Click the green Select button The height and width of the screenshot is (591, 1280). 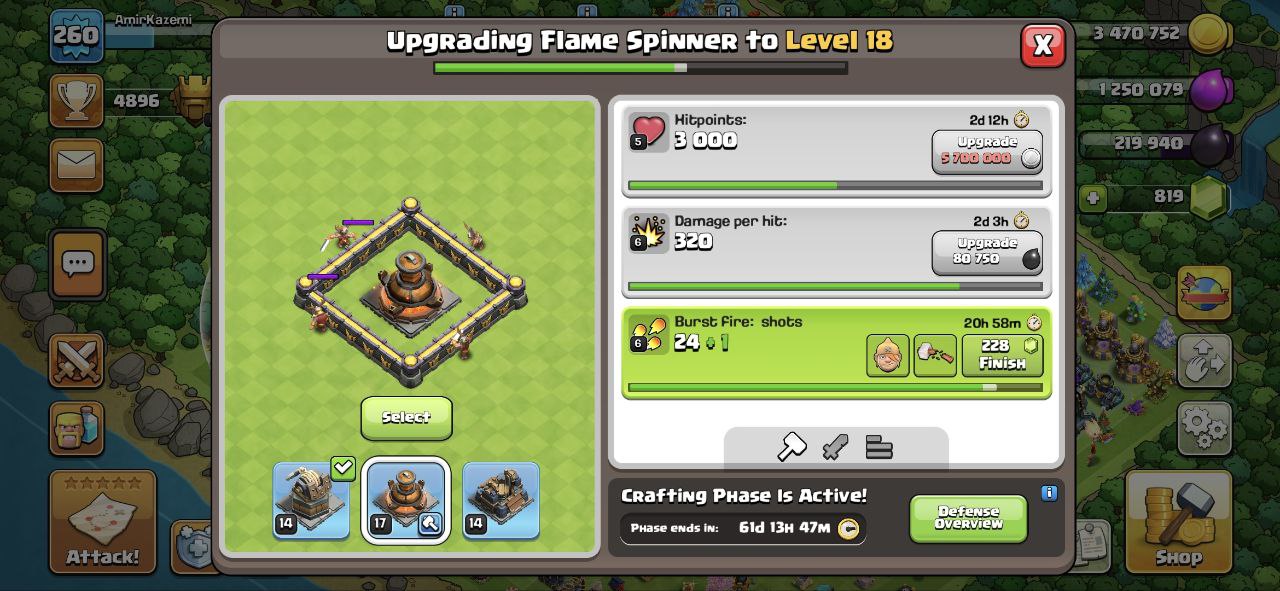pyautogui.click(x=406, y=417)
